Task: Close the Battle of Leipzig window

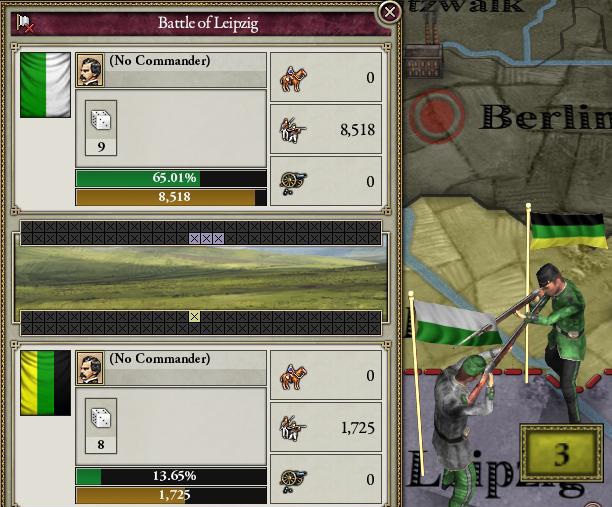Action: (390, 12)
